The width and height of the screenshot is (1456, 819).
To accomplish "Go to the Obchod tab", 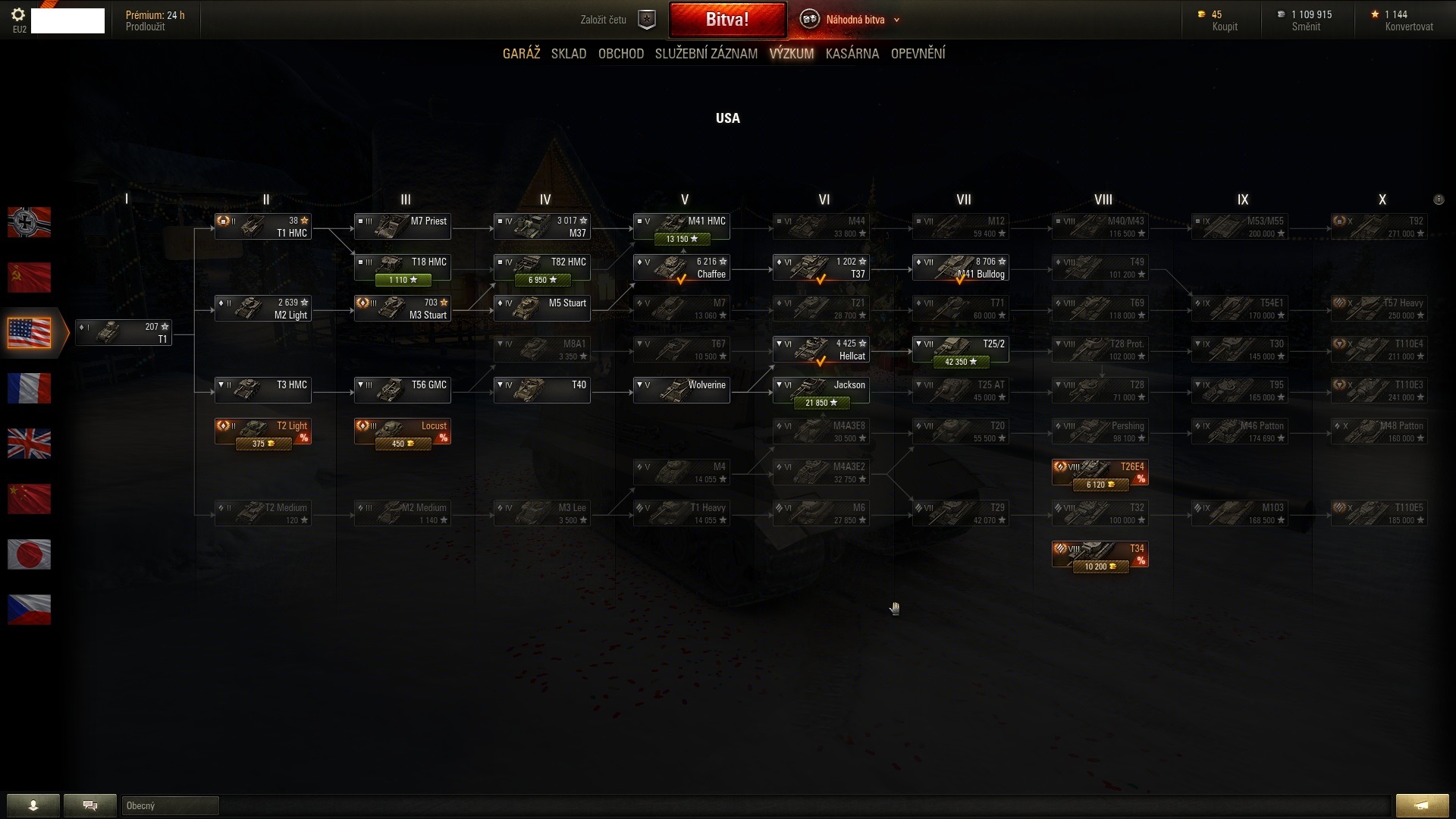I will (620, 54).
